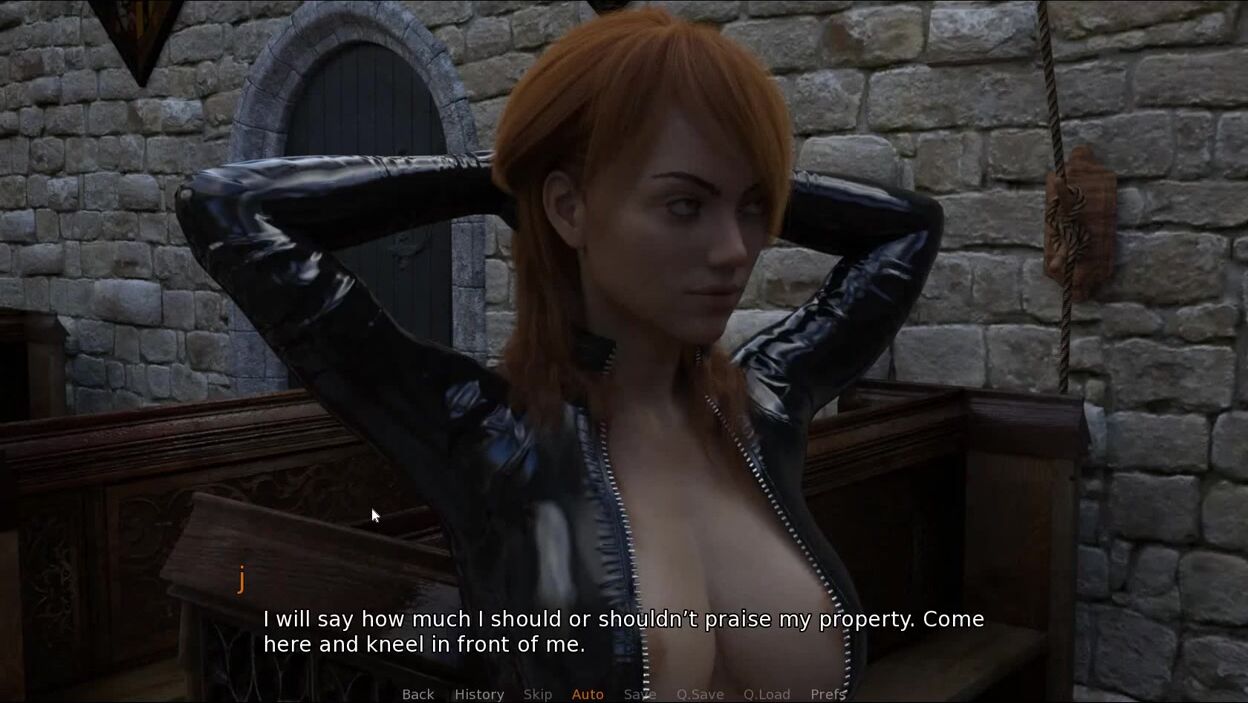Viewport: 1248px width, 703px height.
Task: Skip ahead through the dialogue
Action: point(537,694)
